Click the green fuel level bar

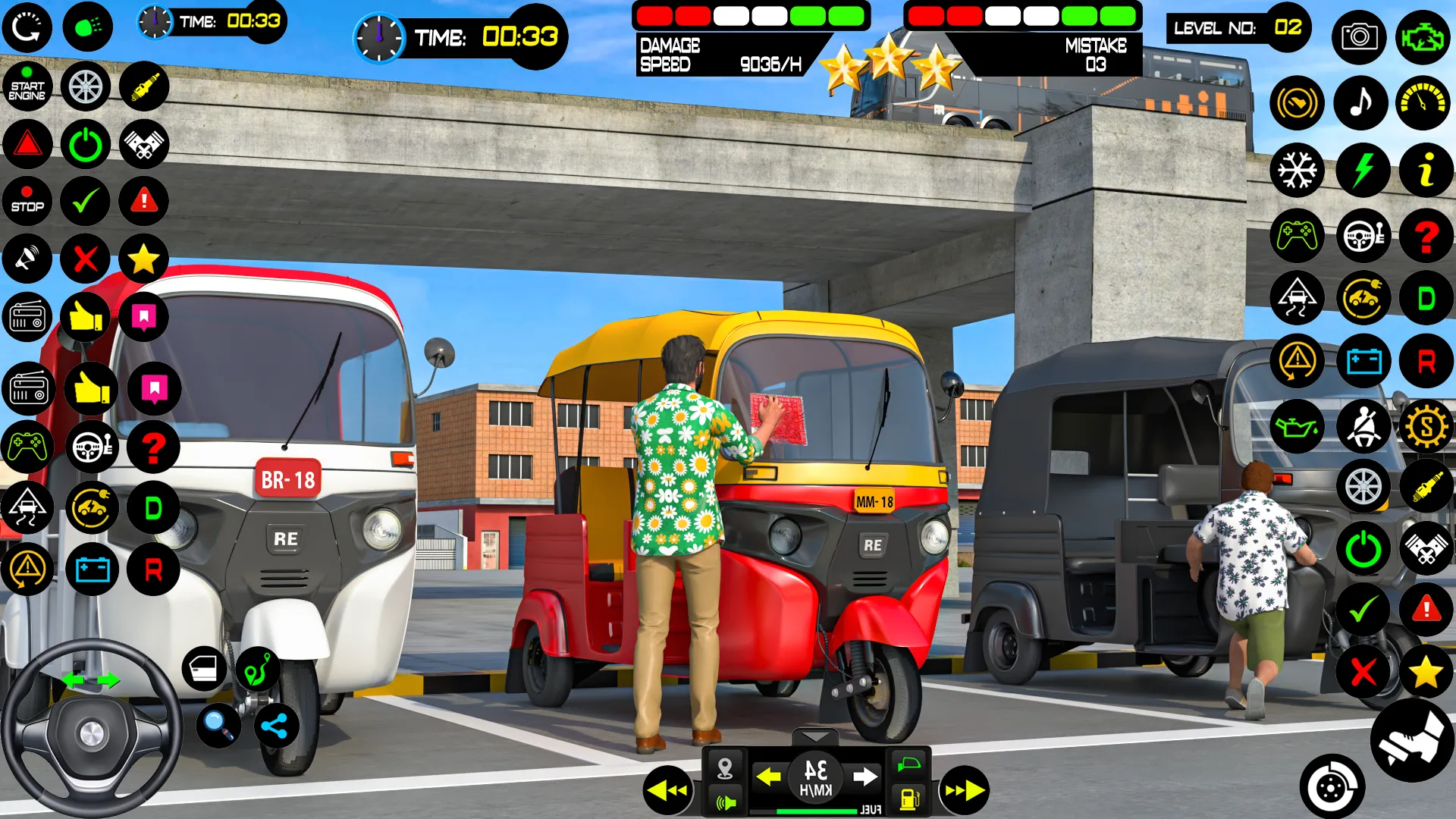[x=815, y=809]
